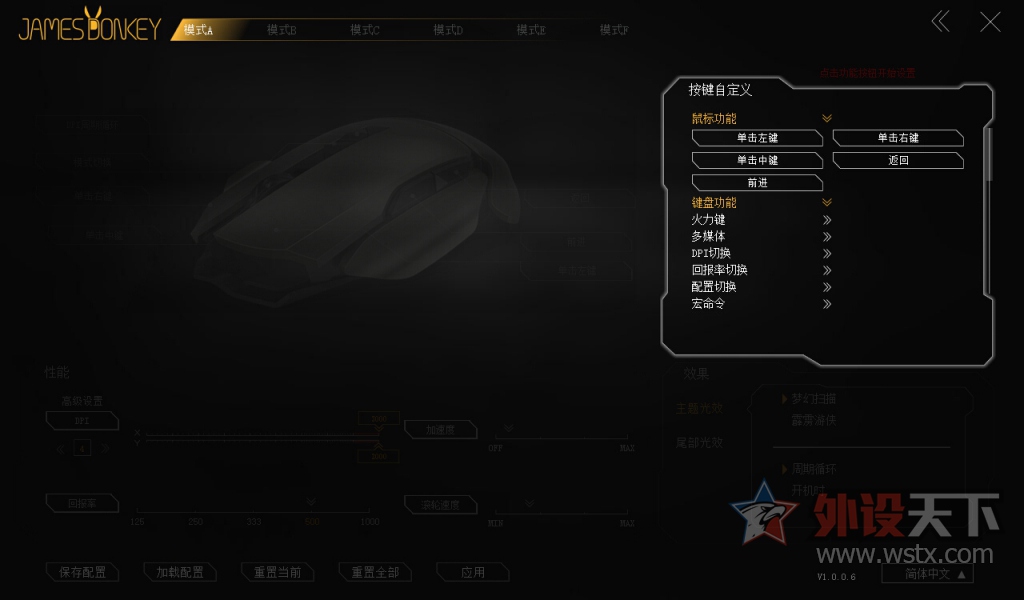Open the 模式D profile tab

tap(448, 30)
